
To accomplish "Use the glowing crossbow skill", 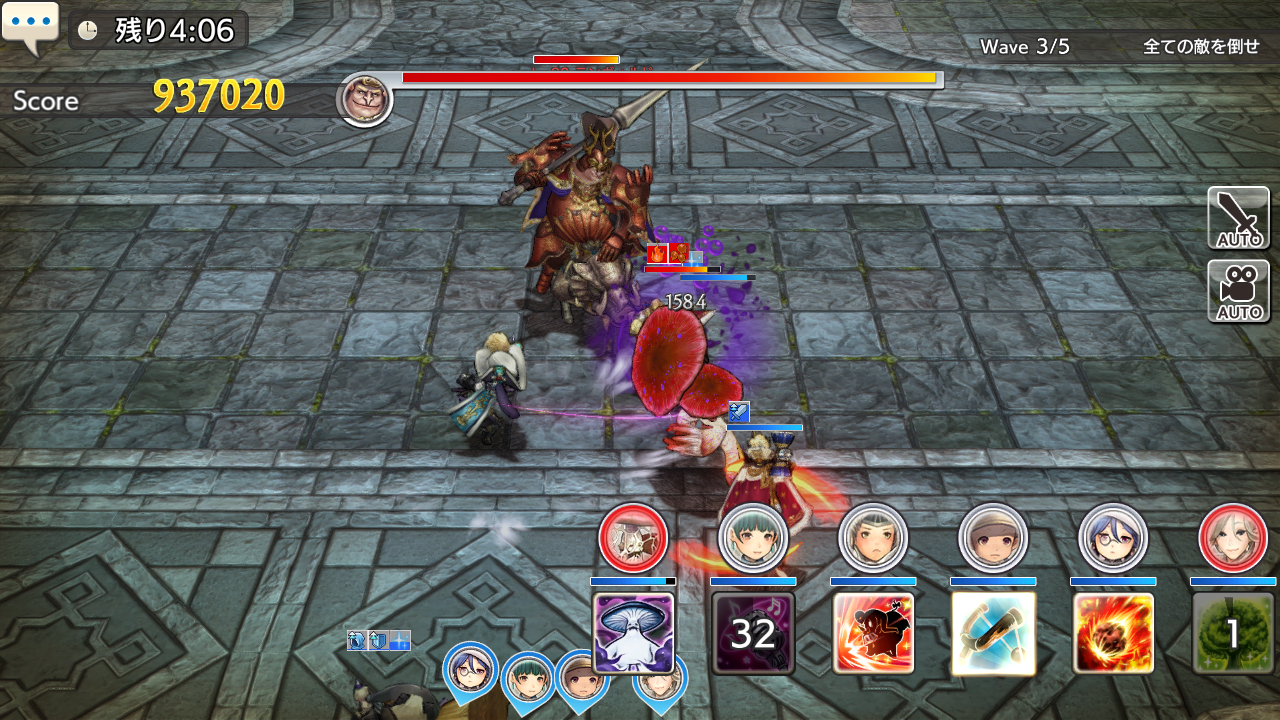I will pos(993,633).
